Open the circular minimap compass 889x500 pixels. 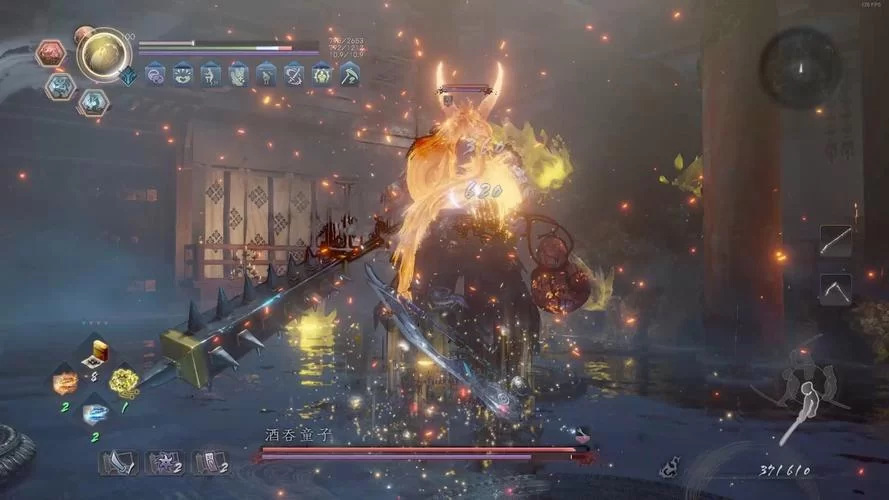[798, 67]
